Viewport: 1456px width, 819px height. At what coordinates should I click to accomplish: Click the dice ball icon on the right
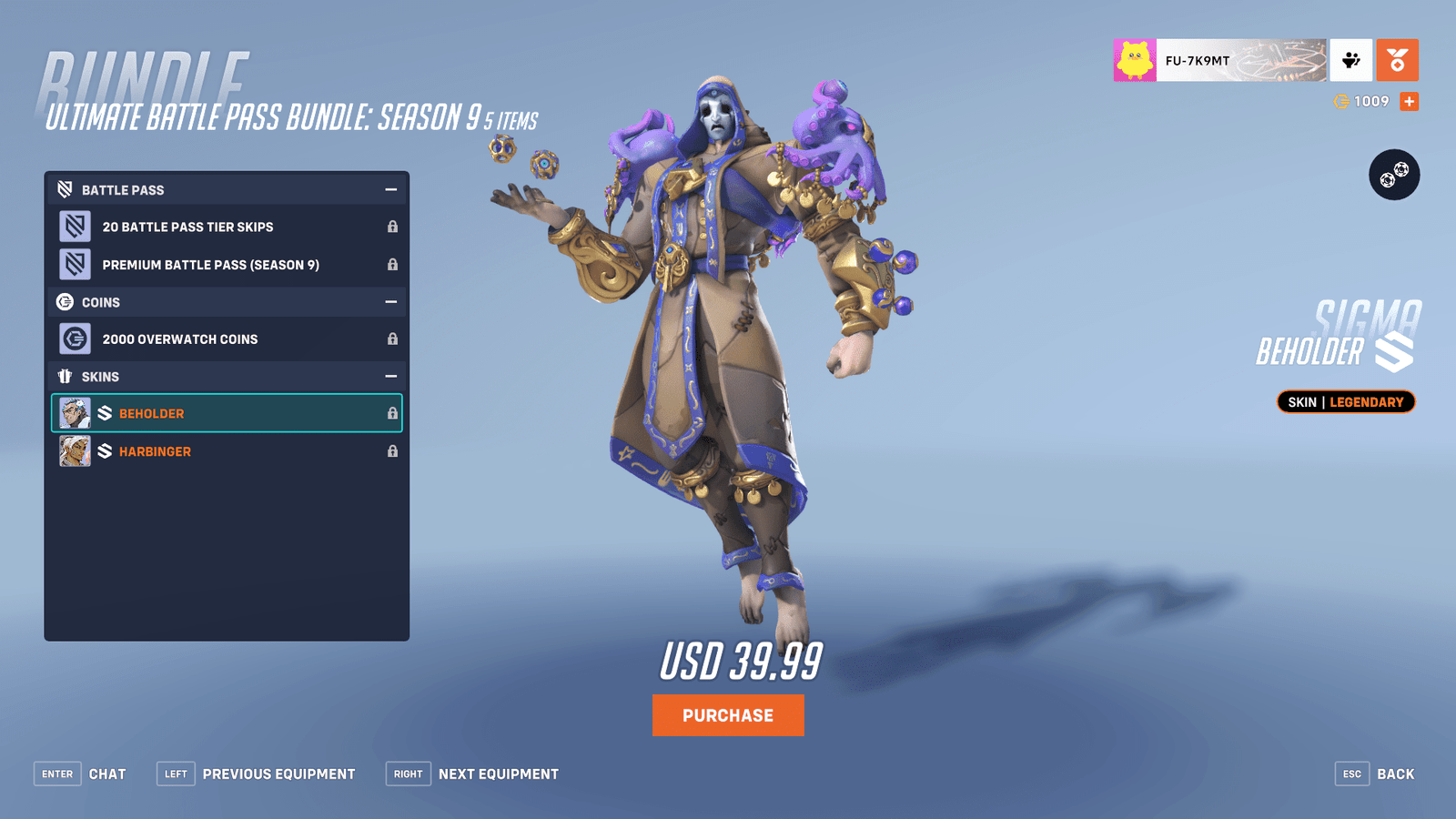[x=1394, y=175]
